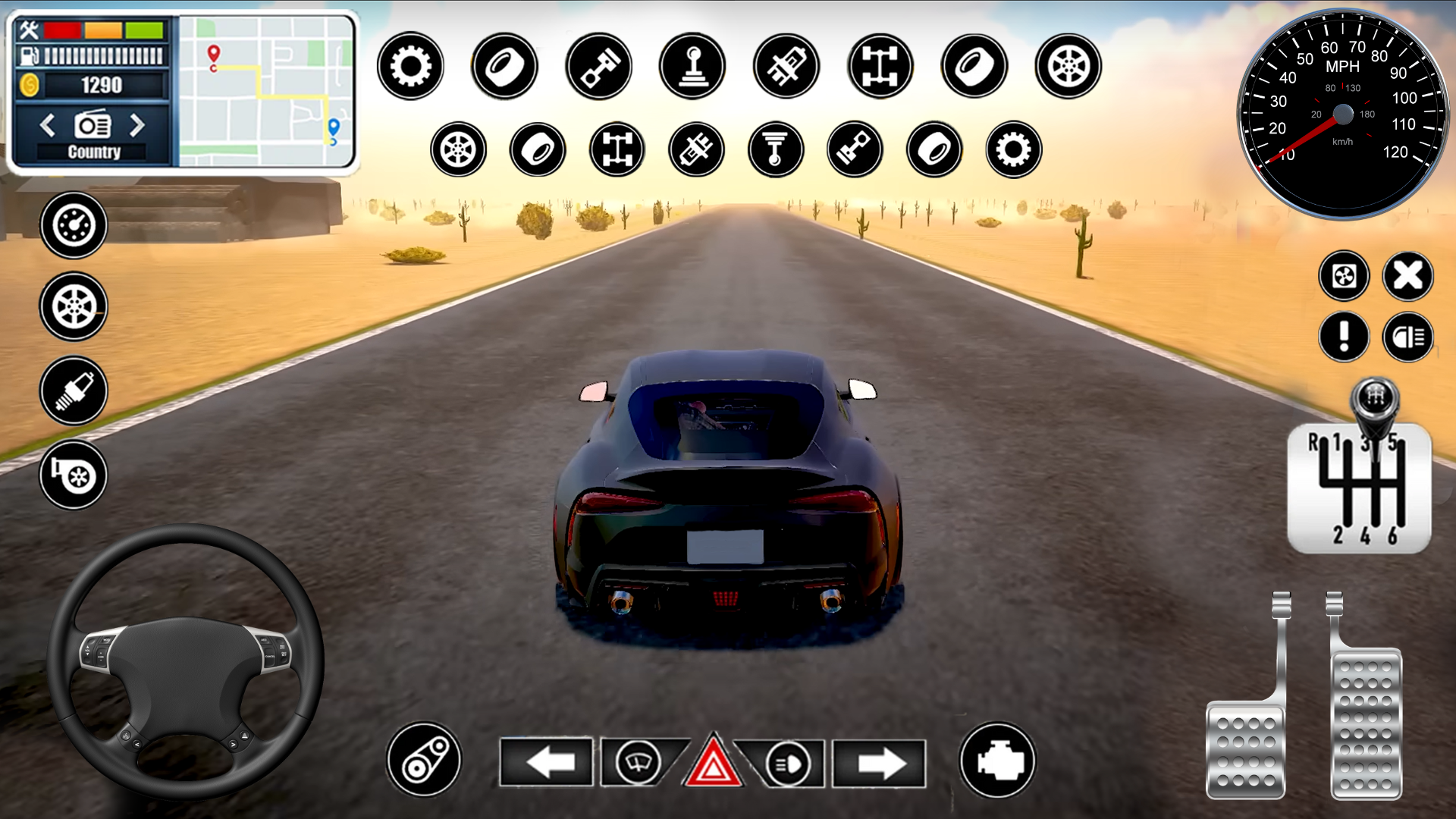Screen dimensions: 1456x819
Task: Select the spark plug icon on left sidebar
Action: 73,391
